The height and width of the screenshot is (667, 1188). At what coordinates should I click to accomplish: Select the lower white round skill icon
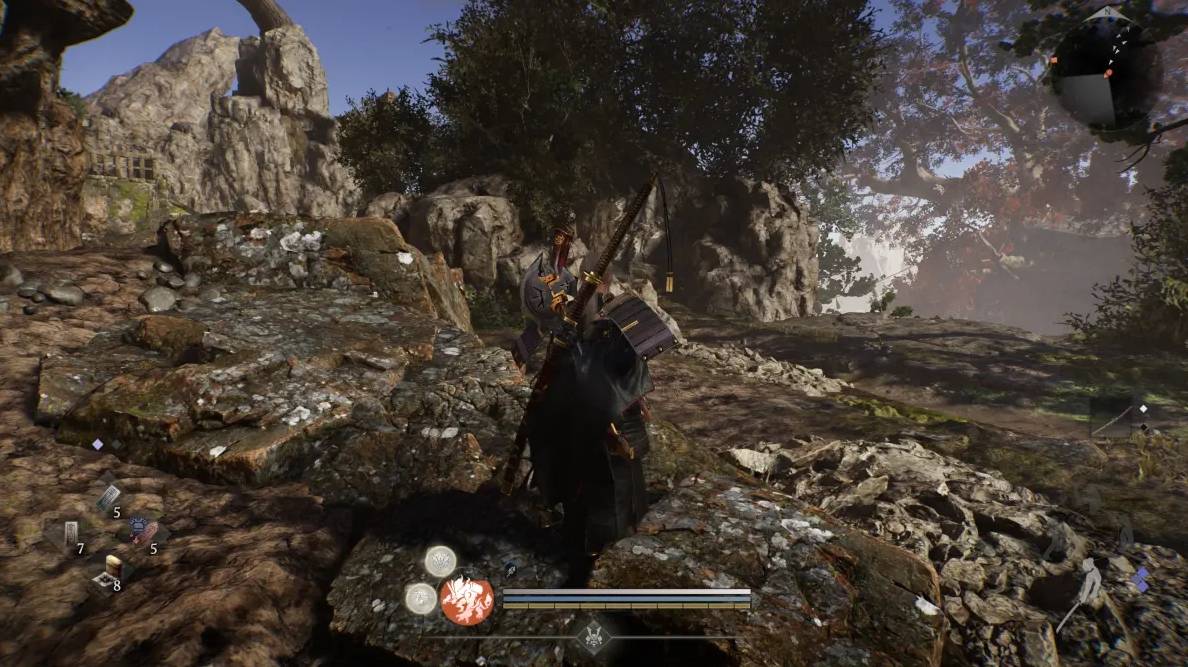click(x=421, y=597)
